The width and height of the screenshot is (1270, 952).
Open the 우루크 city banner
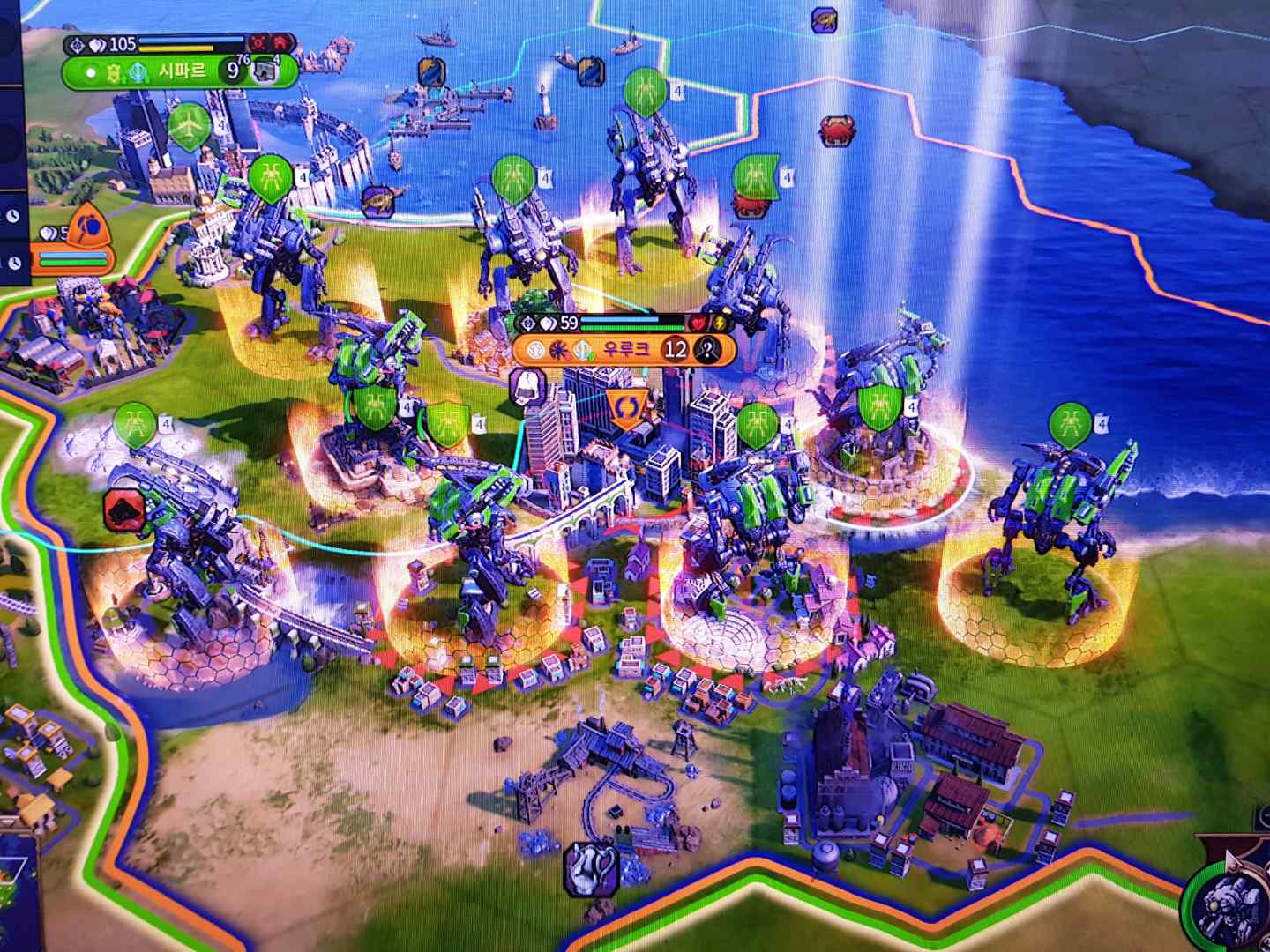point(630,349)
